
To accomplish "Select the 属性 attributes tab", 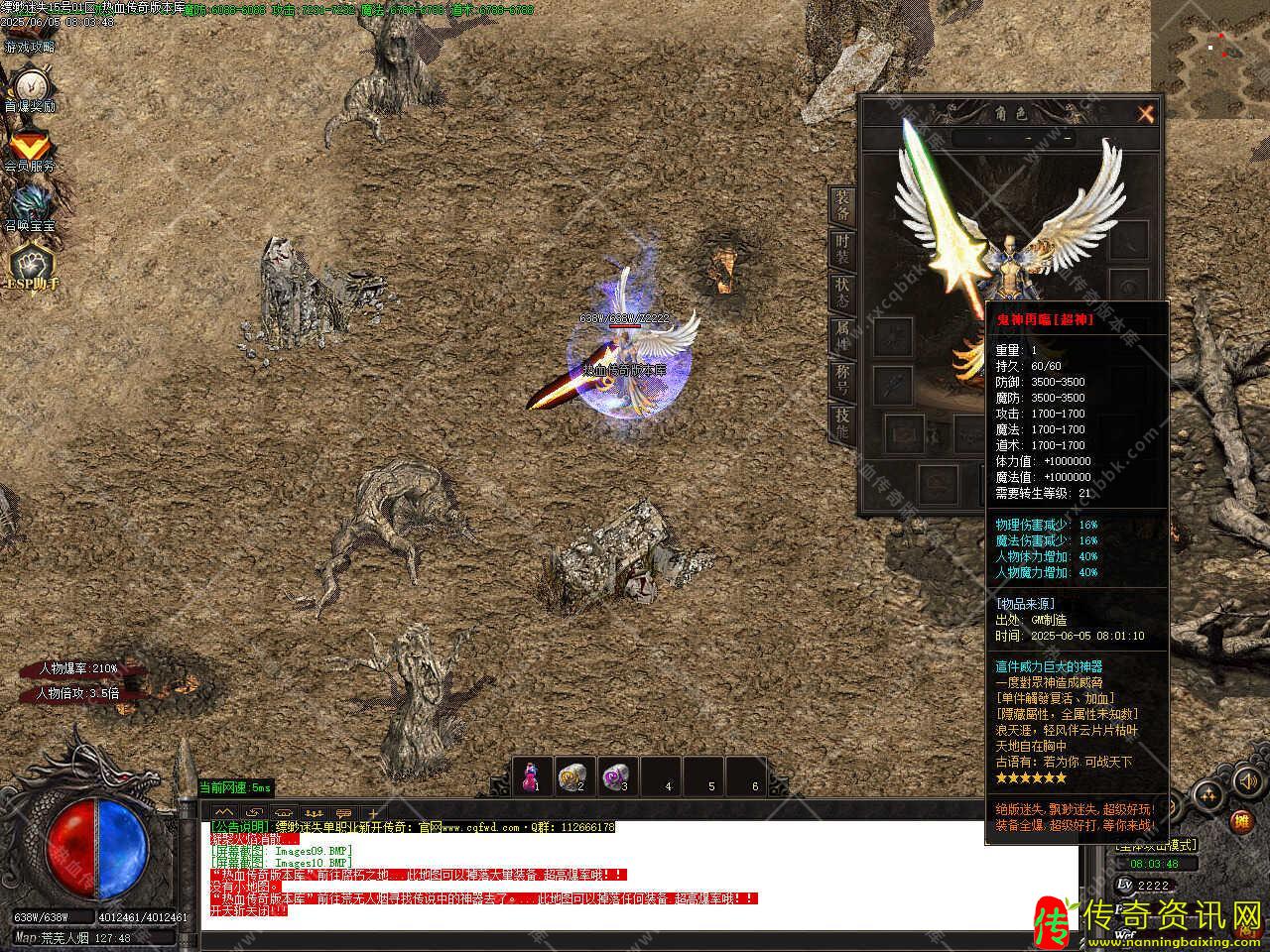I will (x=842, y=335).
